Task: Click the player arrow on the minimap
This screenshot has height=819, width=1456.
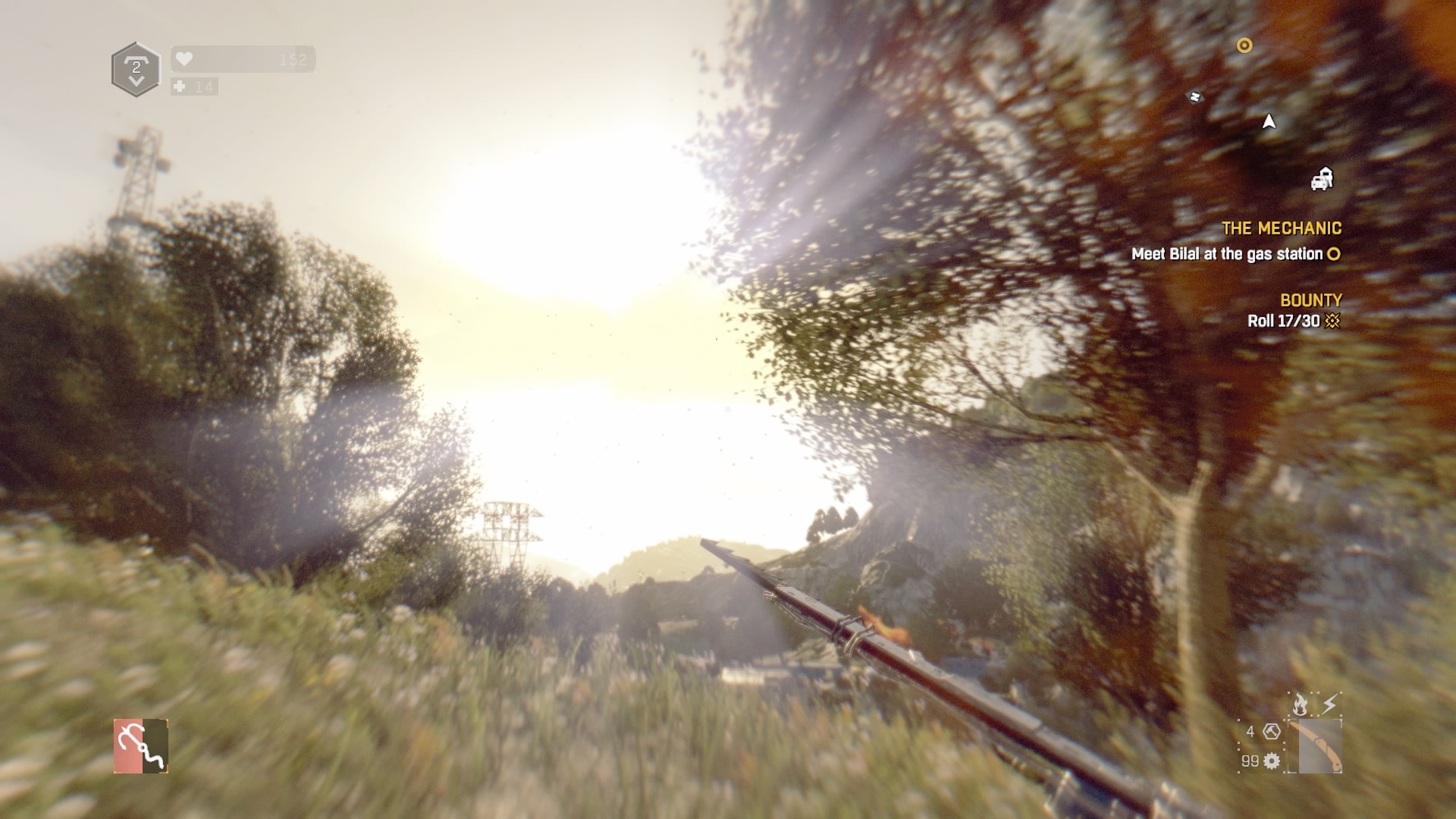Action: (x=1269, y=121)
